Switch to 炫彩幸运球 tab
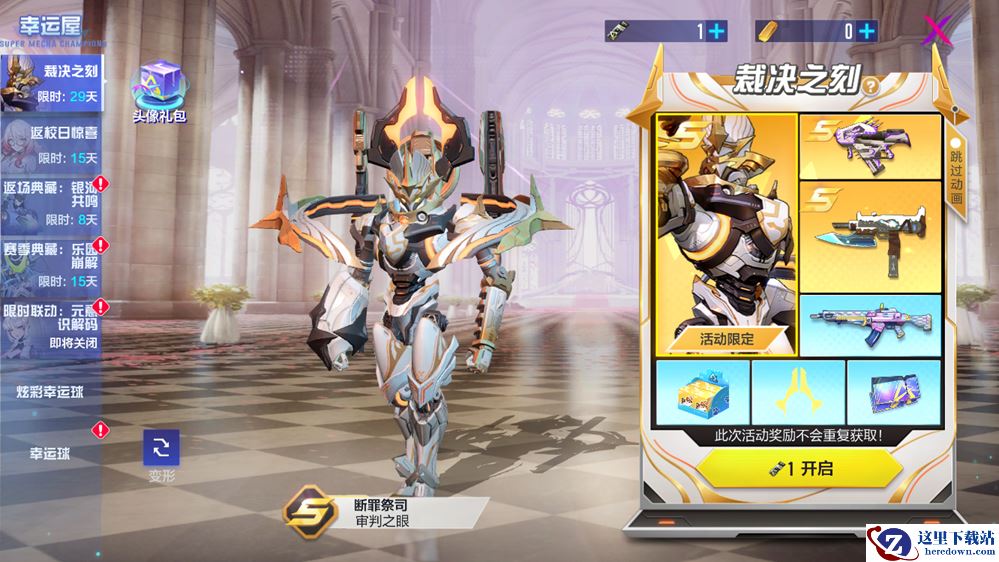The height and width of the screenshot is (562, 999). 50,390
